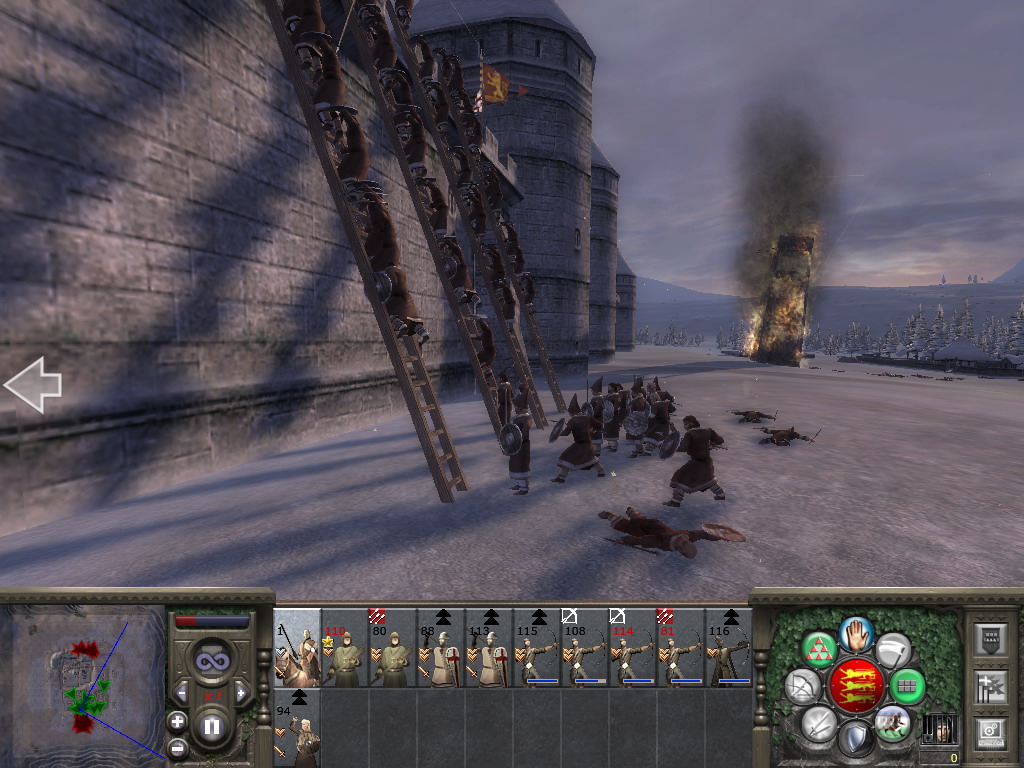Viewport: 1024px width, 768px height.
Task: Select the general's cavalry unit card
Action: (x=297, y=648)
